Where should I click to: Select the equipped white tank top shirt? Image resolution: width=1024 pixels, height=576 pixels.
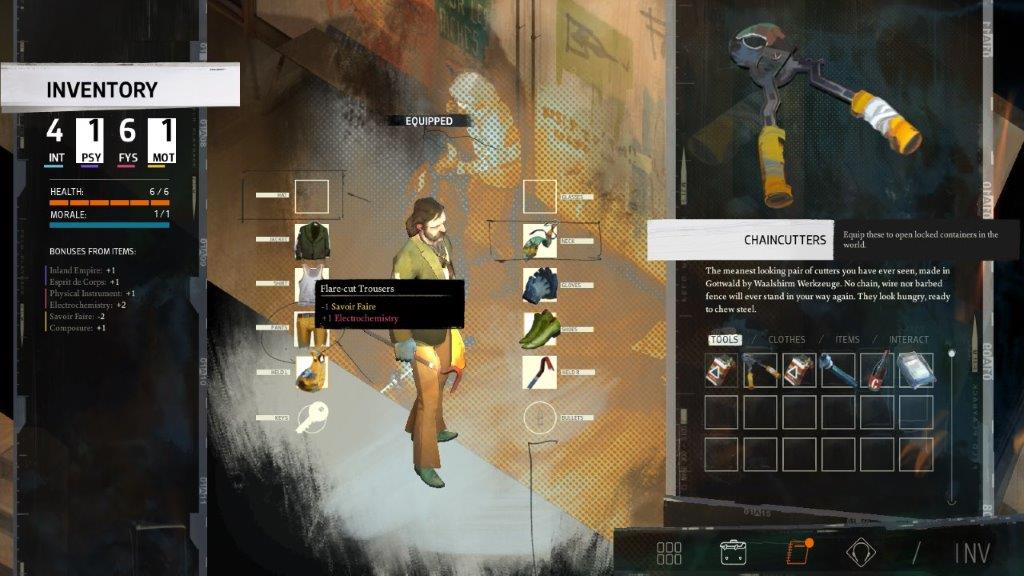(x=312, y=285)
